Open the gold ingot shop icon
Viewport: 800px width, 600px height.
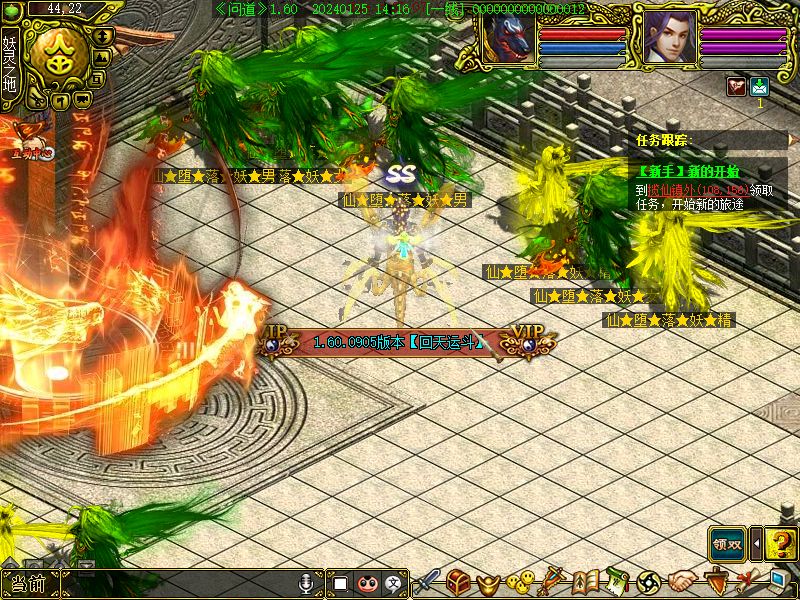click(489, 580)
